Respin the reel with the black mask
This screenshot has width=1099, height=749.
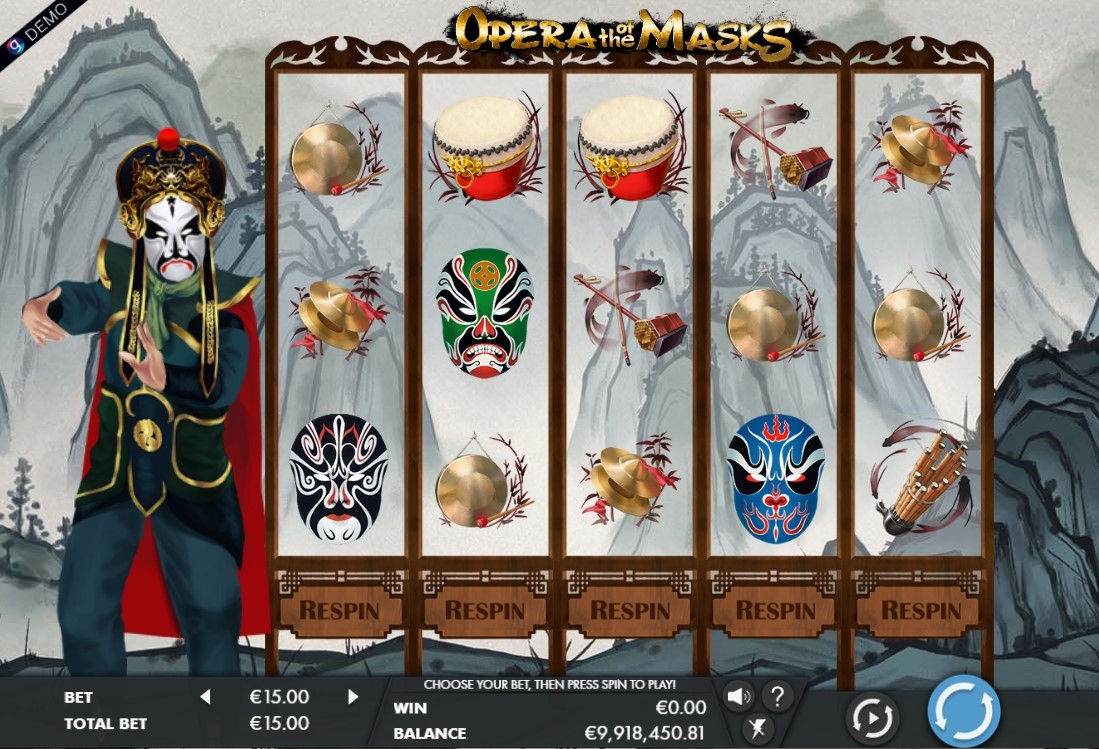coord(340,609)
